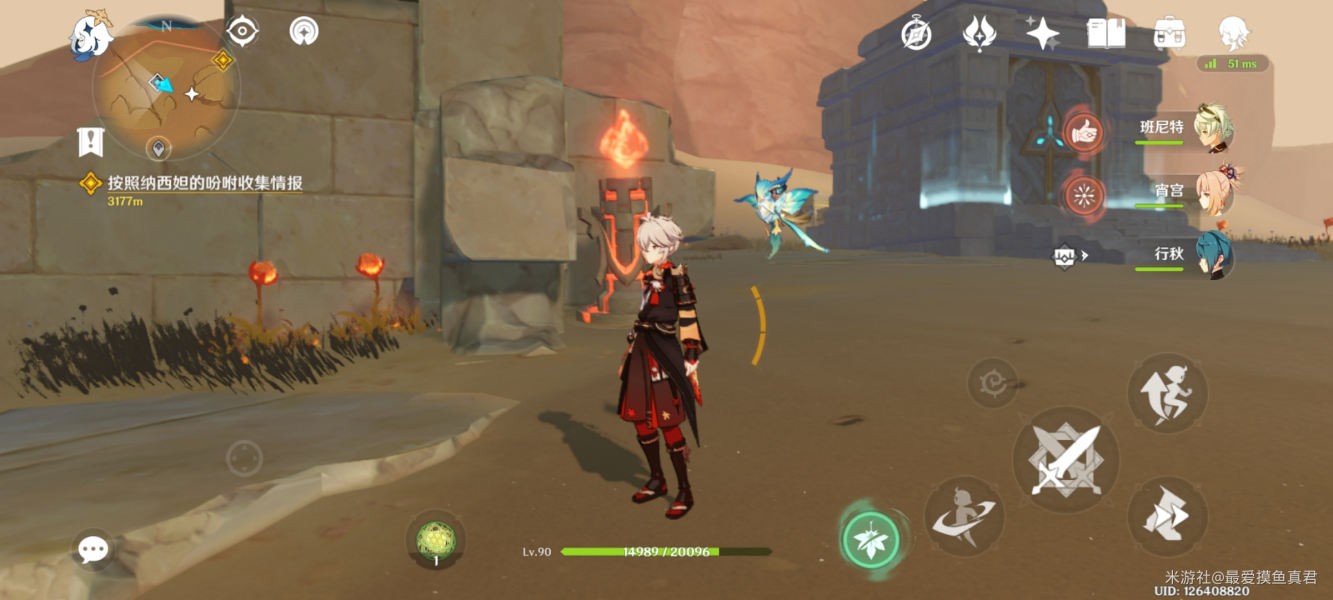This screenshot has width=1333, height=600.
Task: Open the adventure compass icon
Action: pos(916,34)
